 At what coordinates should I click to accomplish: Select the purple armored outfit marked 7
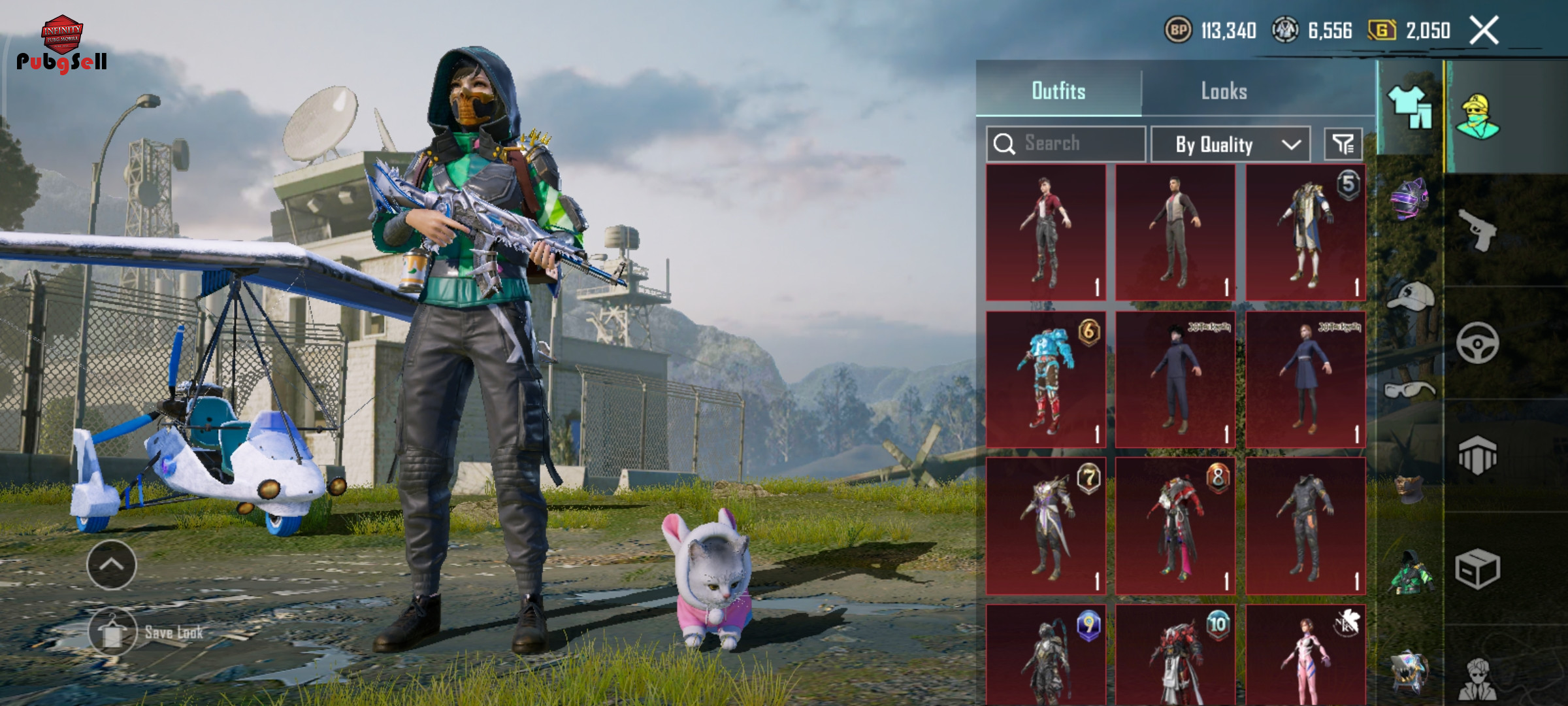click(1046, 526)
